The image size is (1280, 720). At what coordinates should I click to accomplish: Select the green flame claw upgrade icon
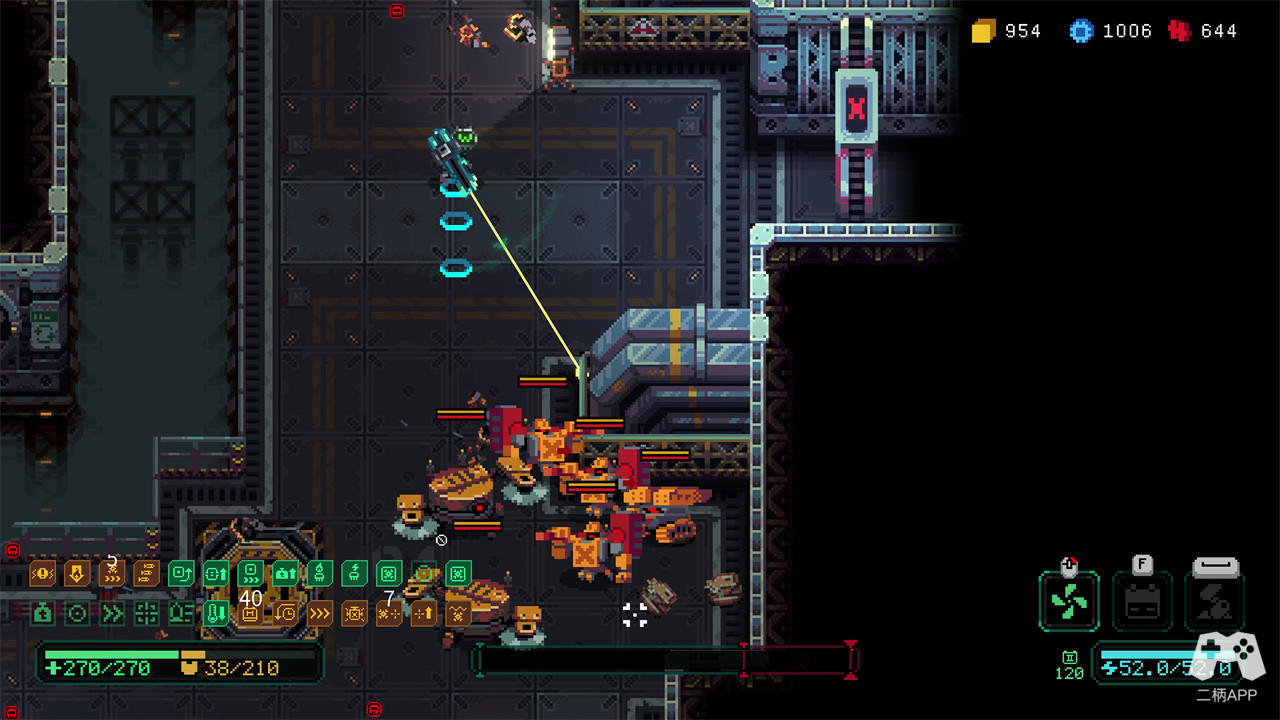[x=319, y=574]
